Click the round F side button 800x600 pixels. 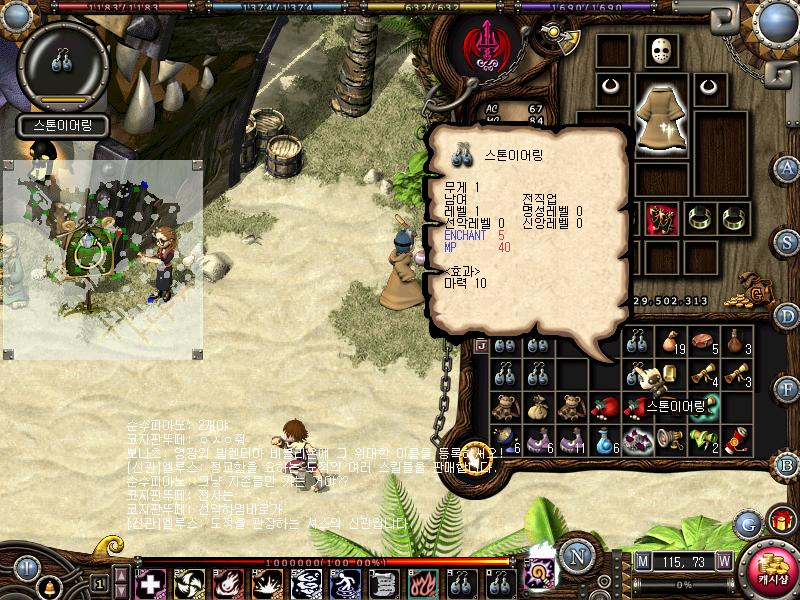pos(787,389)
